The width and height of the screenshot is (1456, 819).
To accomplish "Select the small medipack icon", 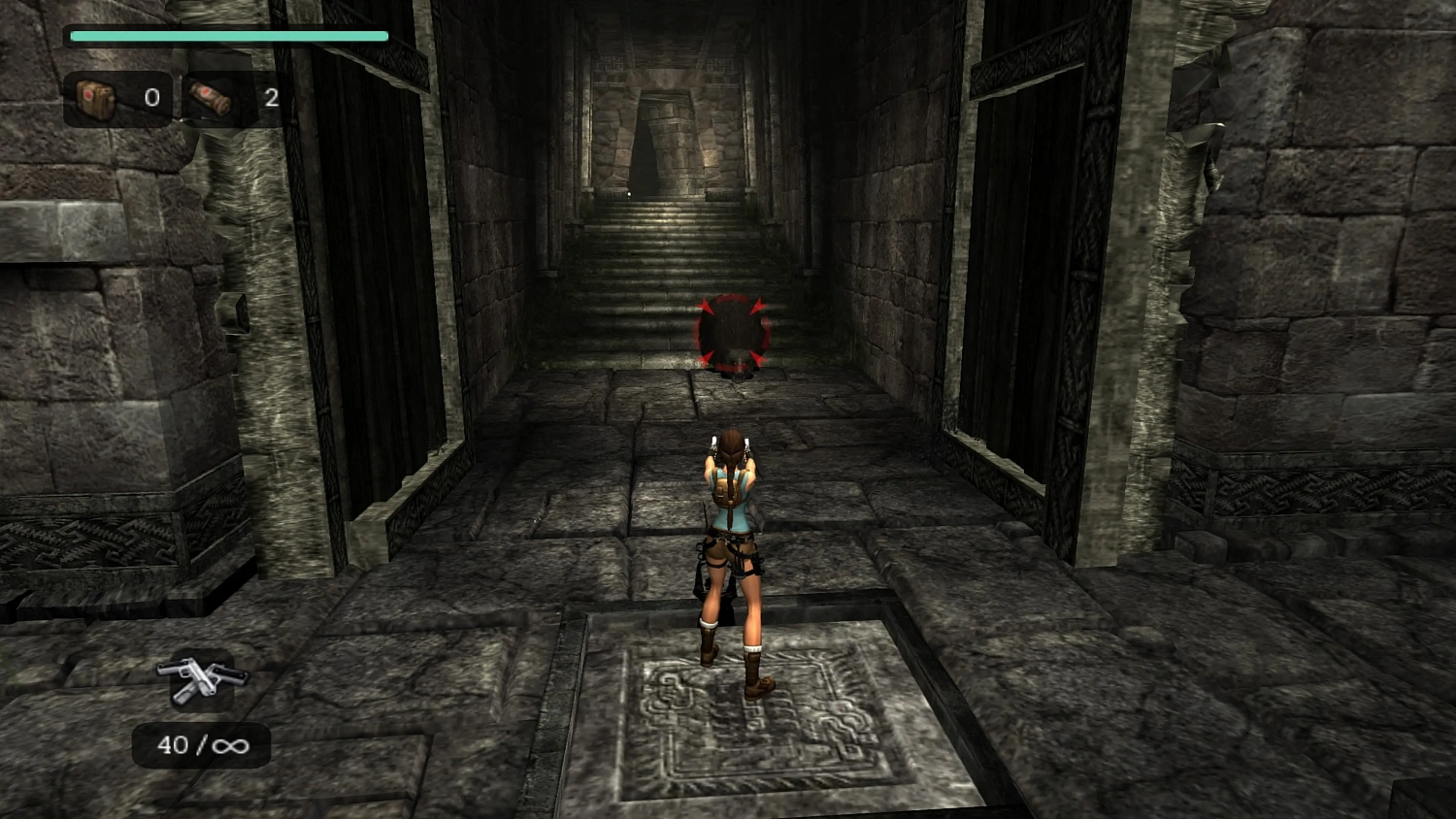I will [x=95, y=97].
